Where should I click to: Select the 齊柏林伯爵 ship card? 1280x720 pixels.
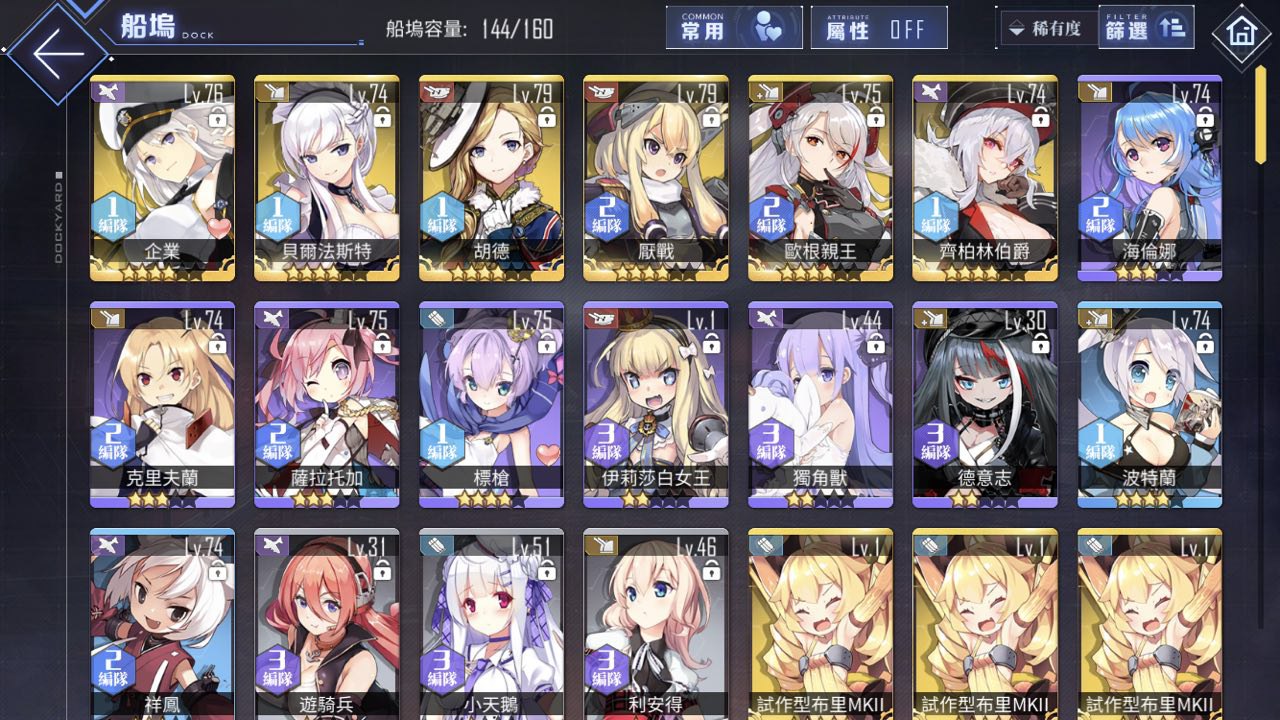coord(985,177)
